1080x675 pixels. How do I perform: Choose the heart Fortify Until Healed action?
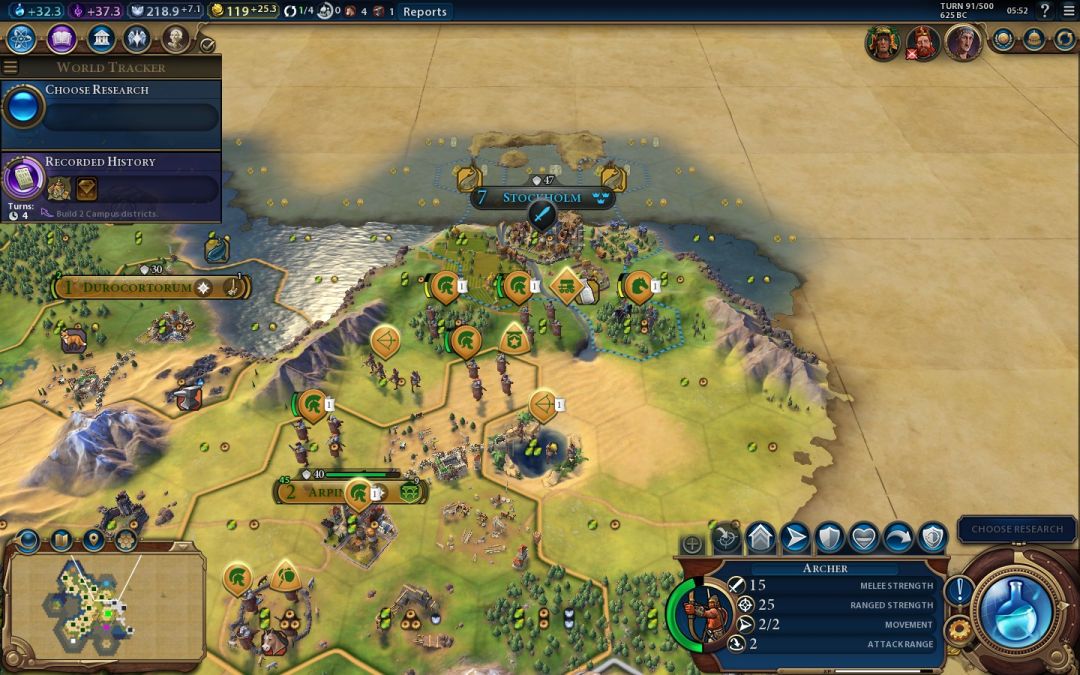tap(864, 538)
